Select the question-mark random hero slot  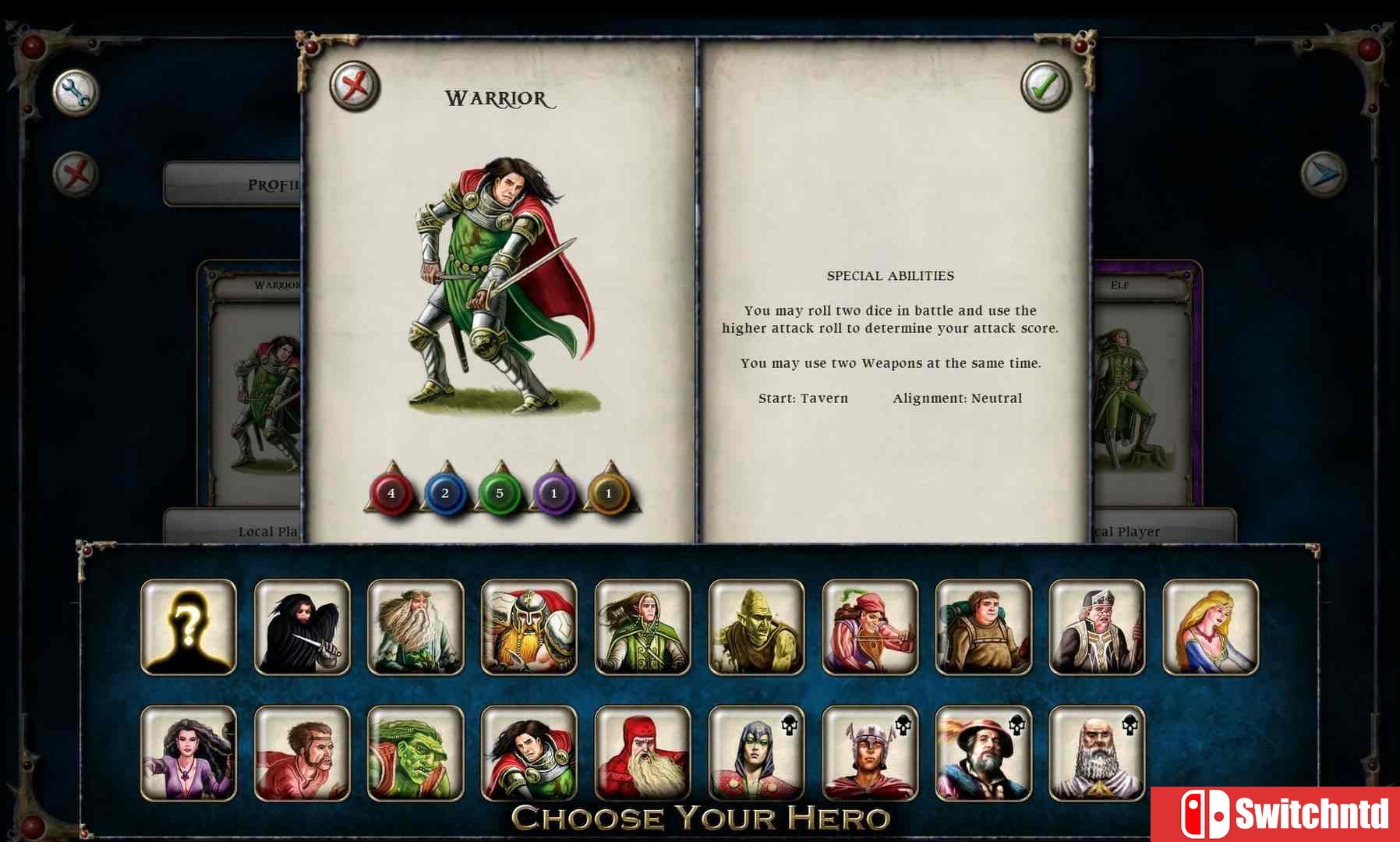point(189,625)
